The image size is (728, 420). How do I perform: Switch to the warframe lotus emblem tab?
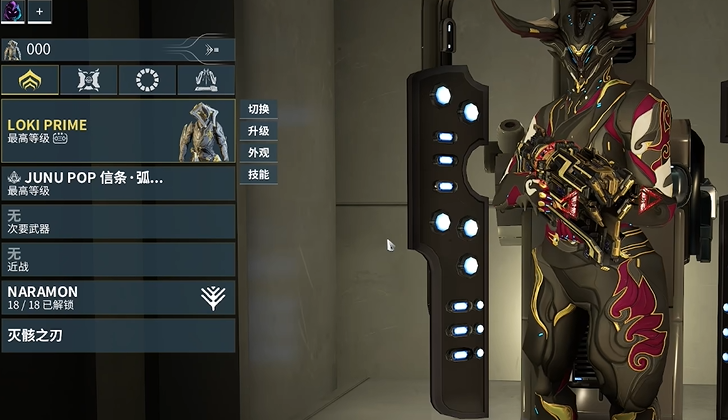coord(29,80)
